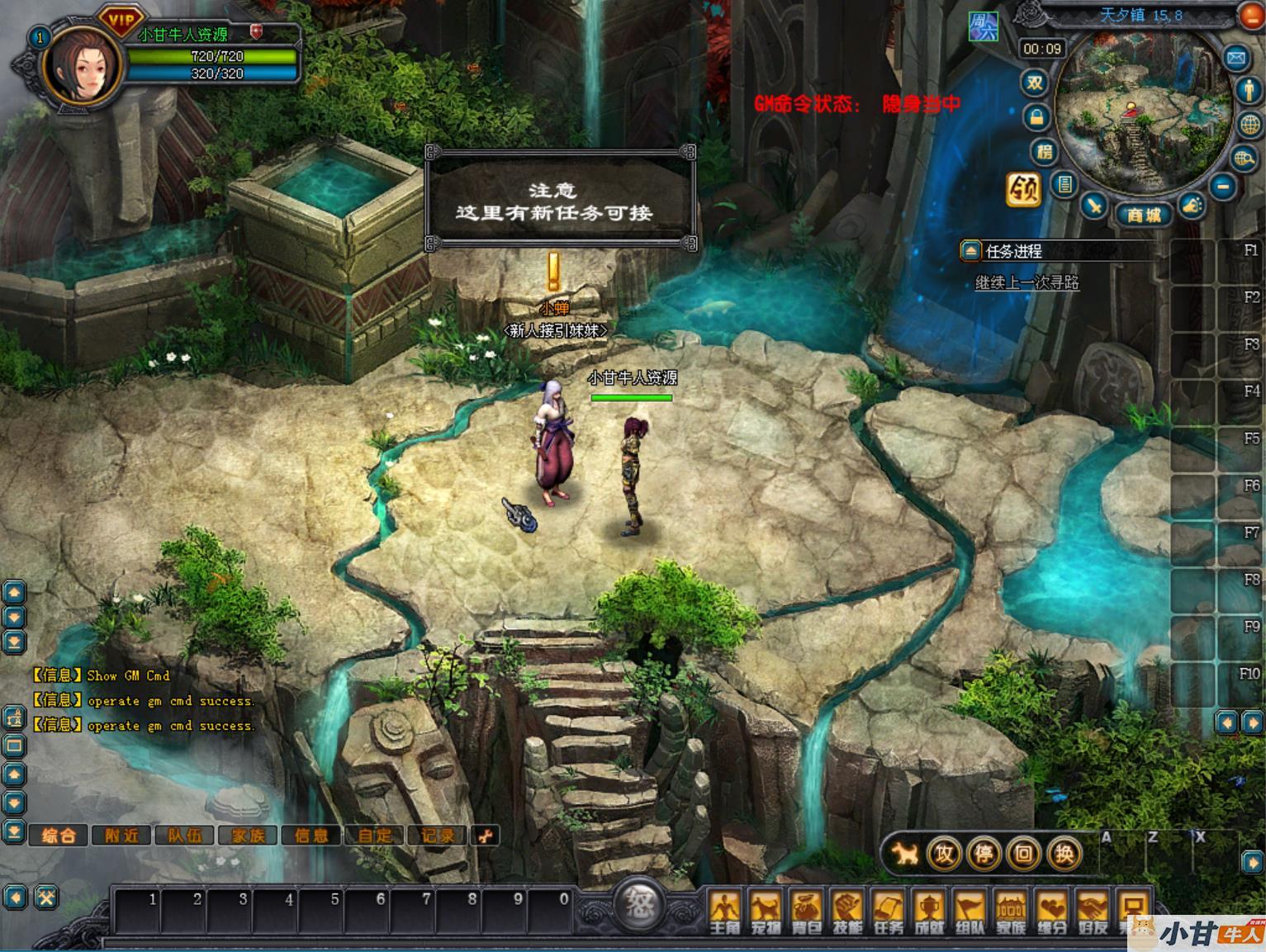1266x952 pixels.
Task: Click the envelope mail icon
Action: click(1235, 58)
